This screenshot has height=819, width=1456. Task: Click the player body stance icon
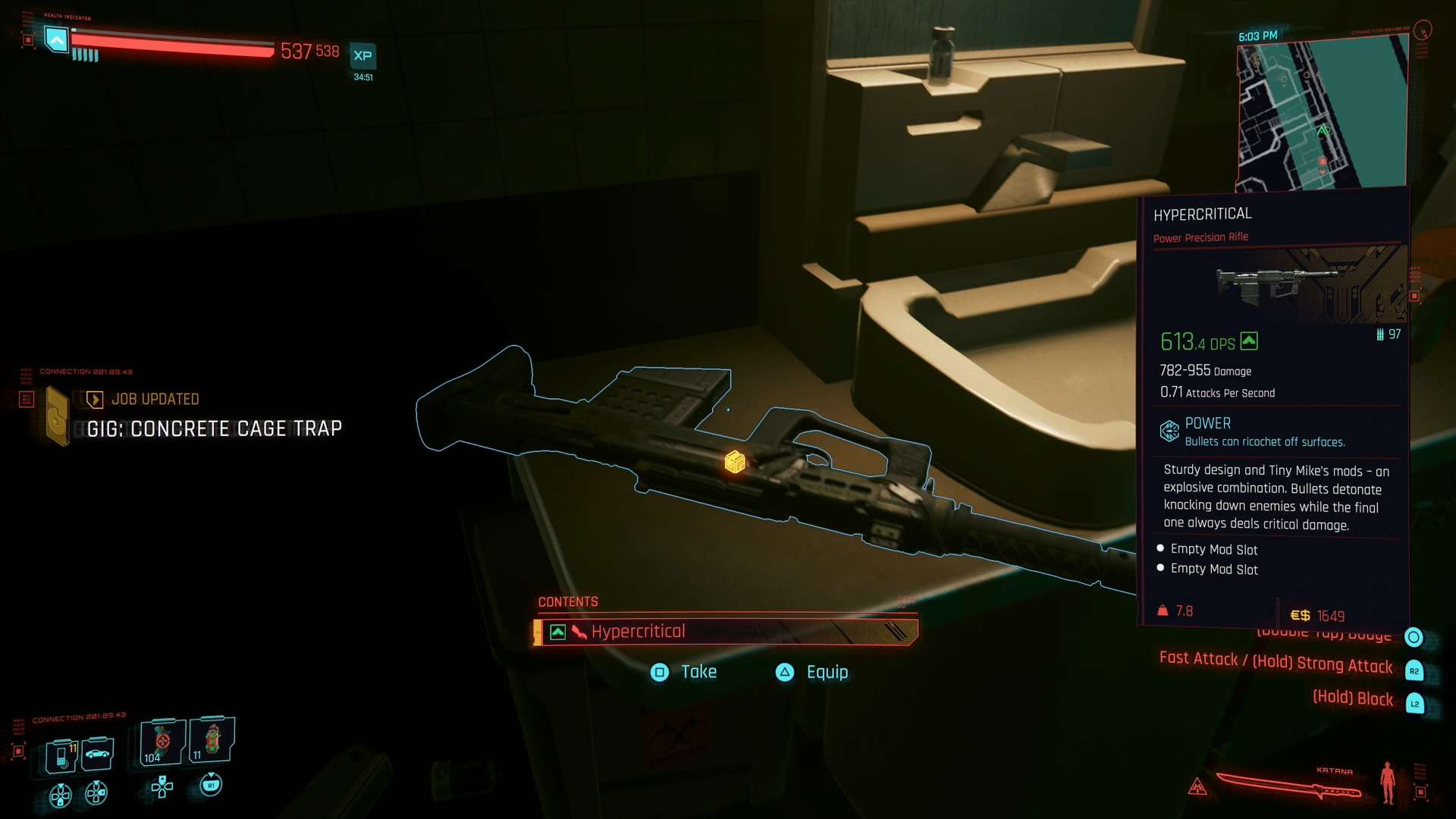pyautogui.click(x=1388, y=783)
